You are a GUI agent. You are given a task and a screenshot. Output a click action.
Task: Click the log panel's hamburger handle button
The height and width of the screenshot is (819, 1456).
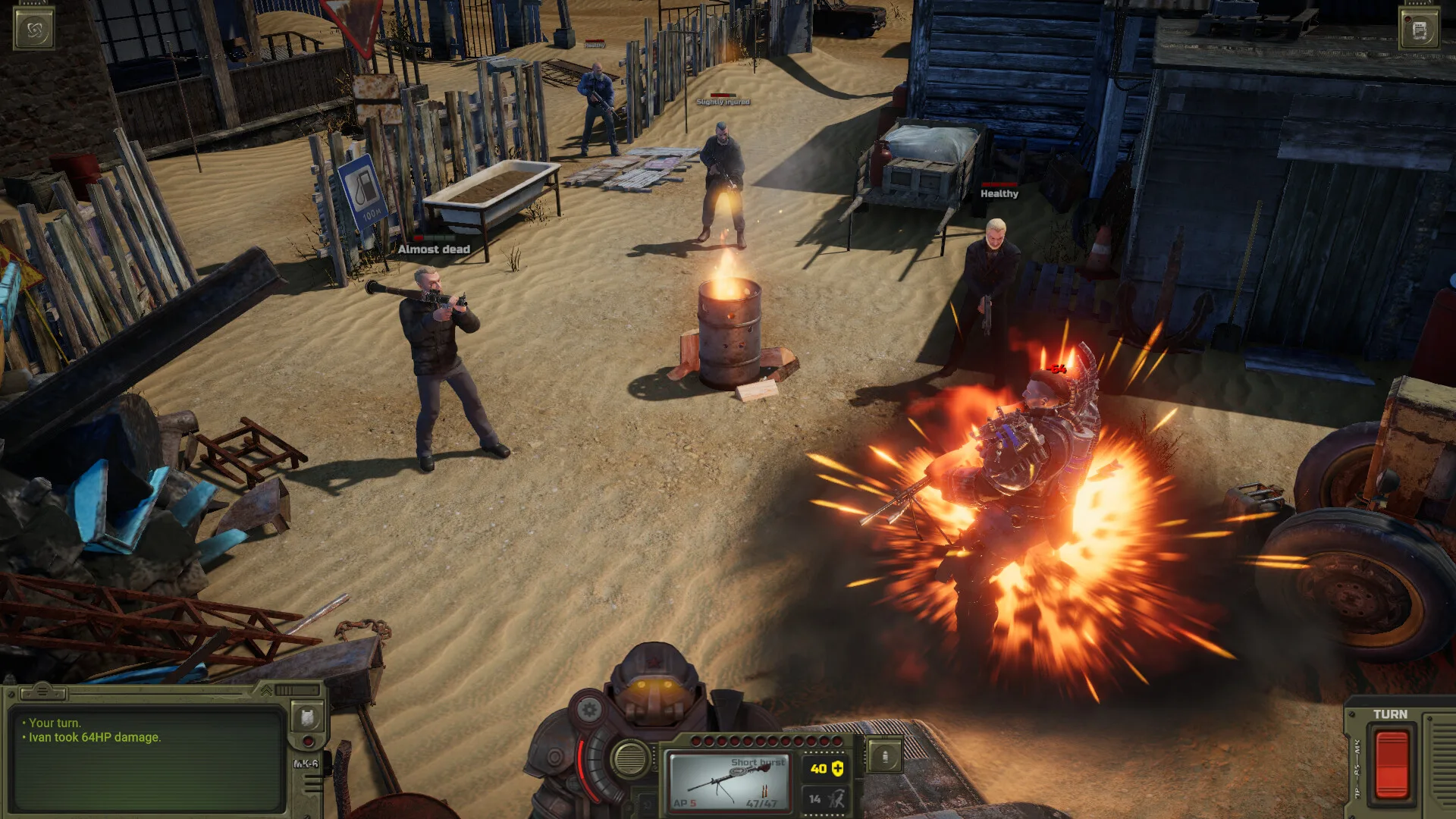[42, 691]
